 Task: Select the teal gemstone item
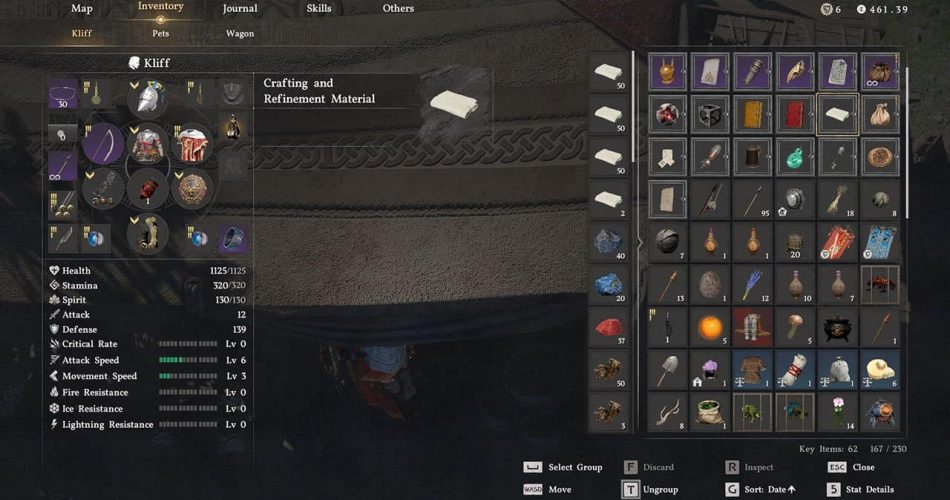click(795, 157)
